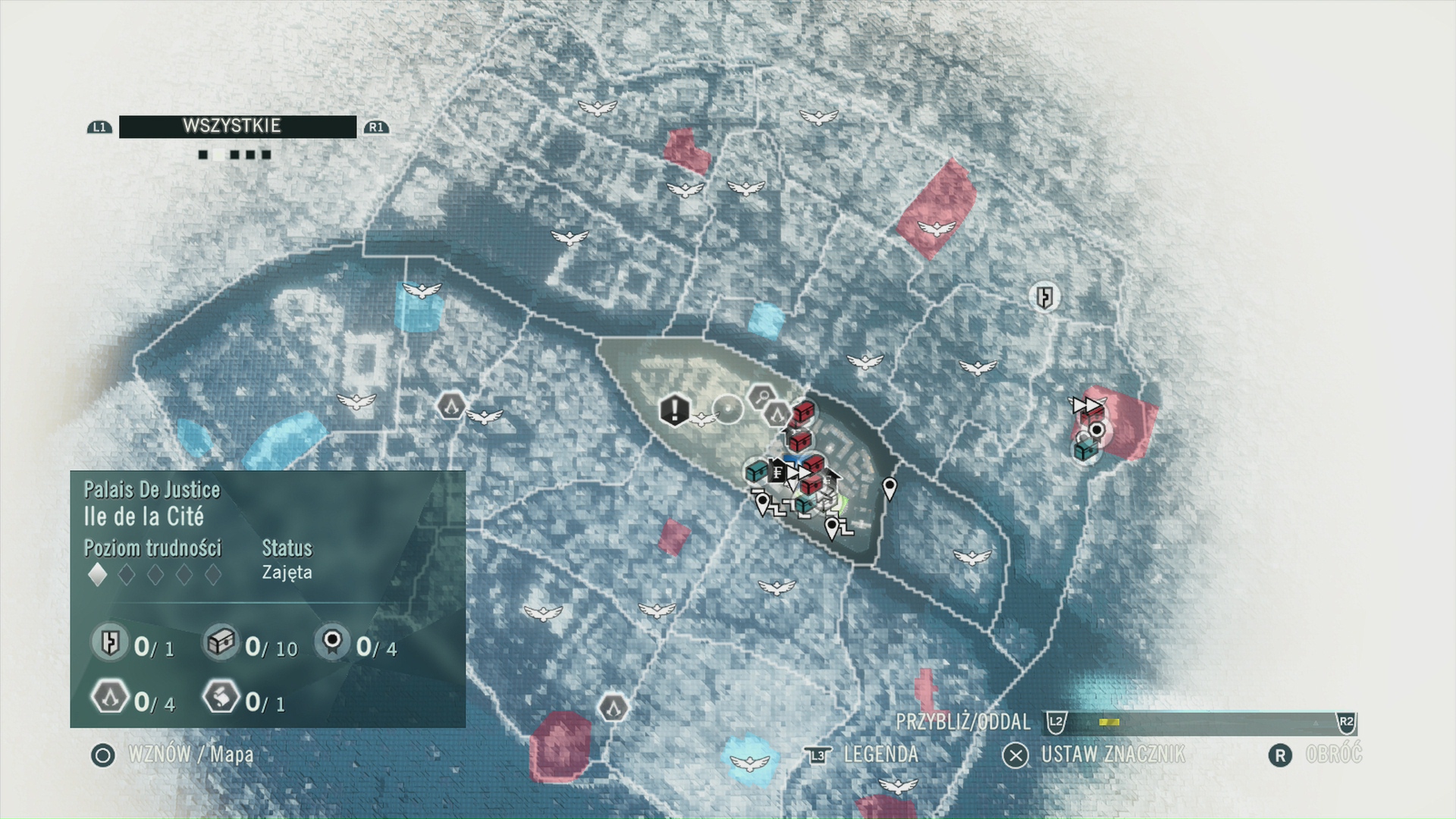1456x819 pixels.
Task: Select the lone pin marker east of island
Action: pyautogui.click(x=890, y=488)
